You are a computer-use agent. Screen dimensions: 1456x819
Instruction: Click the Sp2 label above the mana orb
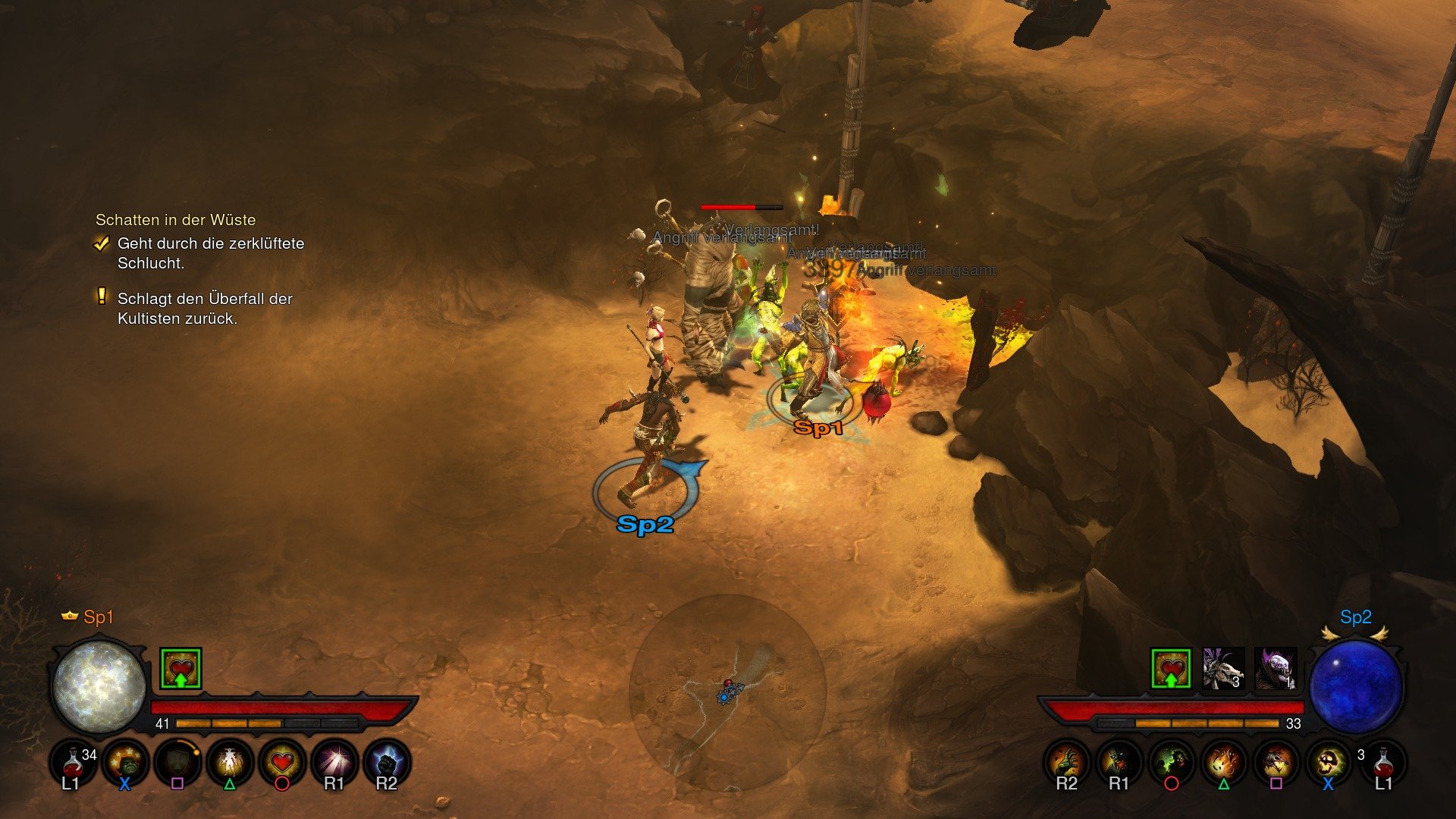point(1355,618)
